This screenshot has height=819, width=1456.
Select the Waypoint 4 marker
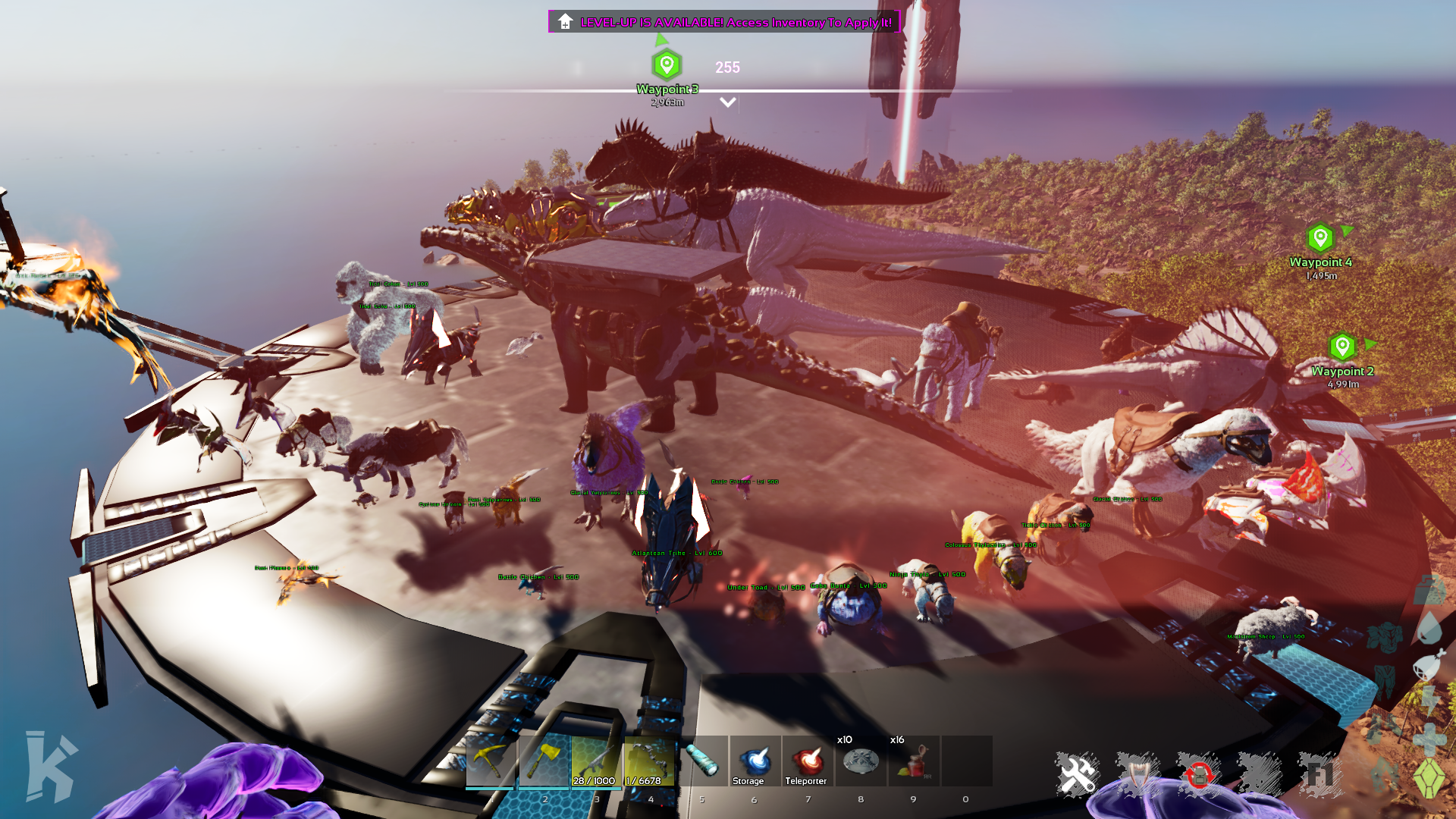(x=1320, y=238)
